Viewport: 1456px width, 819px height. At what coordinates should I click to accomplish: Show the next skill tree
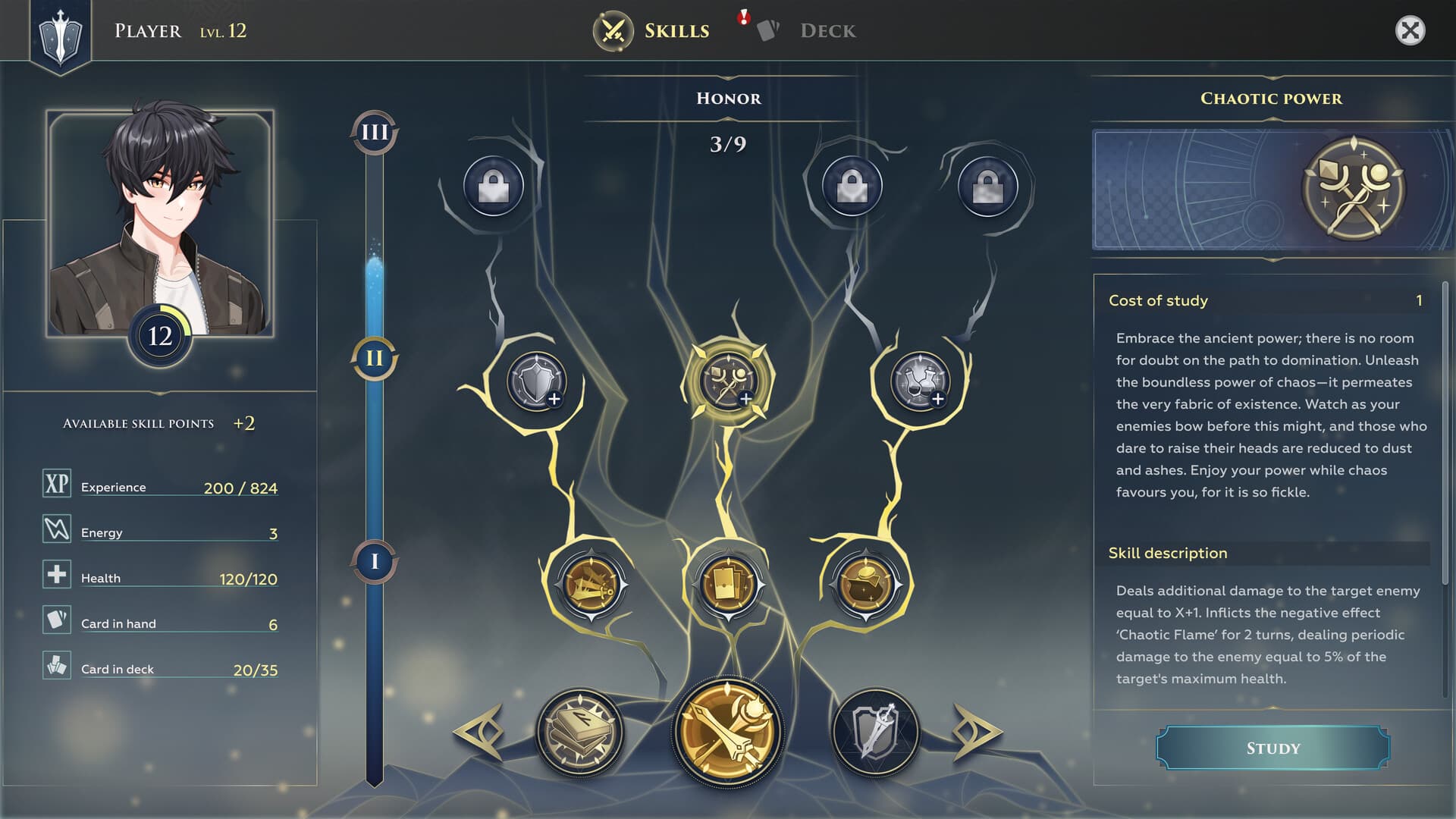(977, 732)
